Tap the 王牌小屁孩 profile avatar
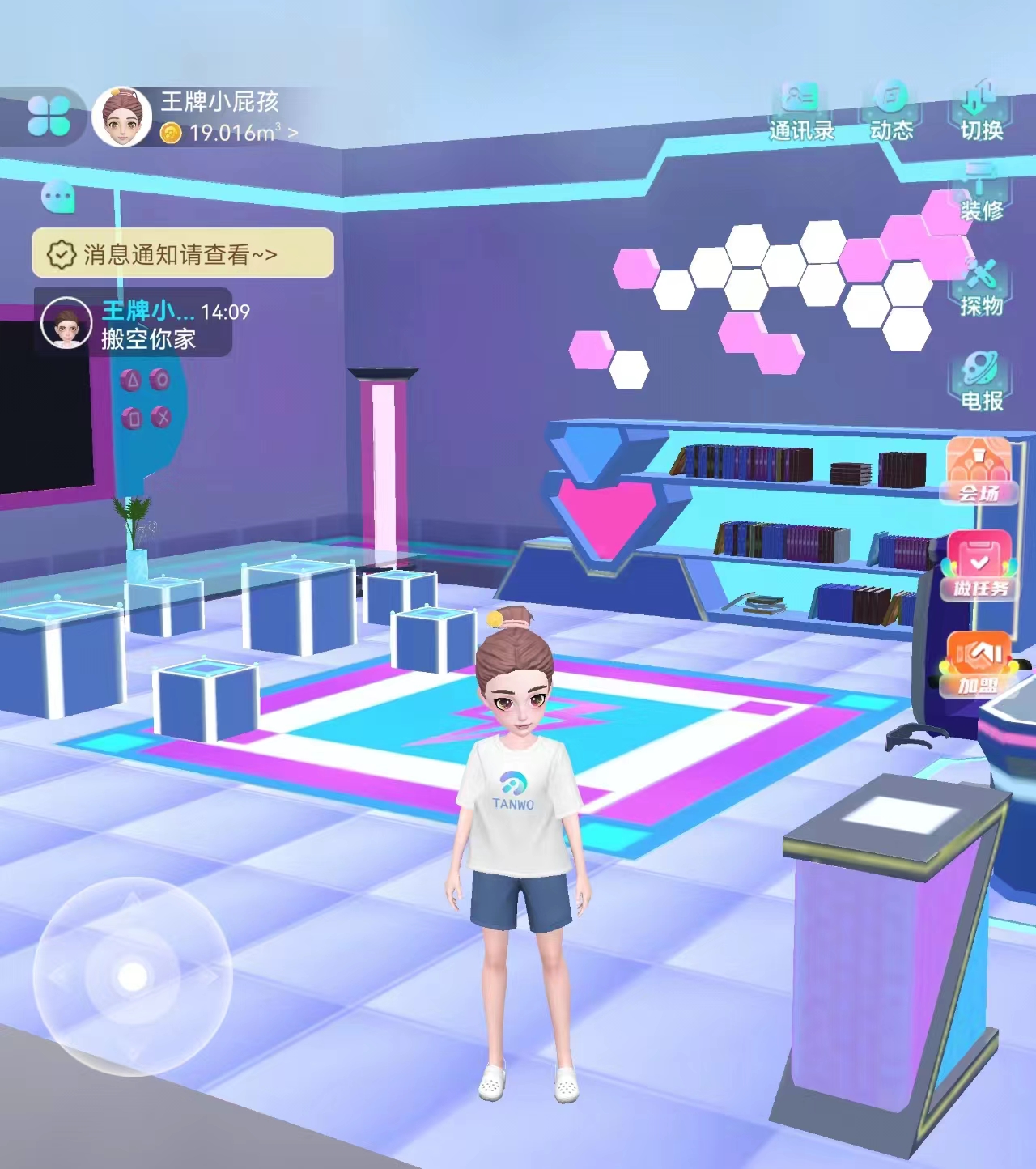Screen dimensions: 1036x1169 [x=122, y=118]
